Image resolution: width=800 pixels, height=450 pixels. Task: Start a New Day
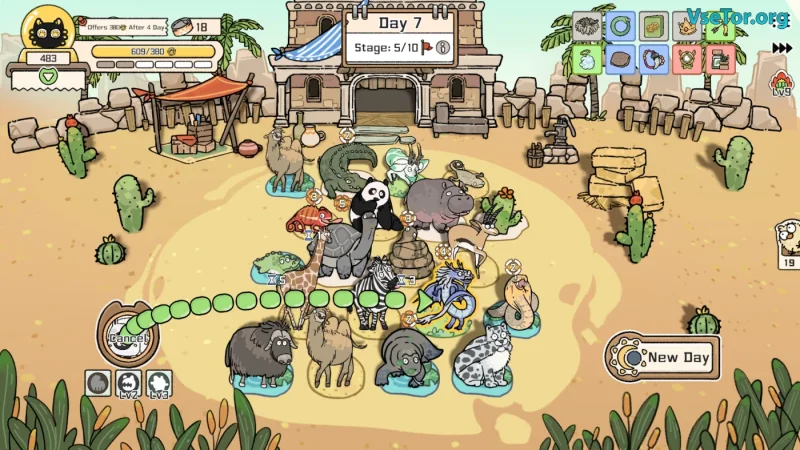pos(668,357)
